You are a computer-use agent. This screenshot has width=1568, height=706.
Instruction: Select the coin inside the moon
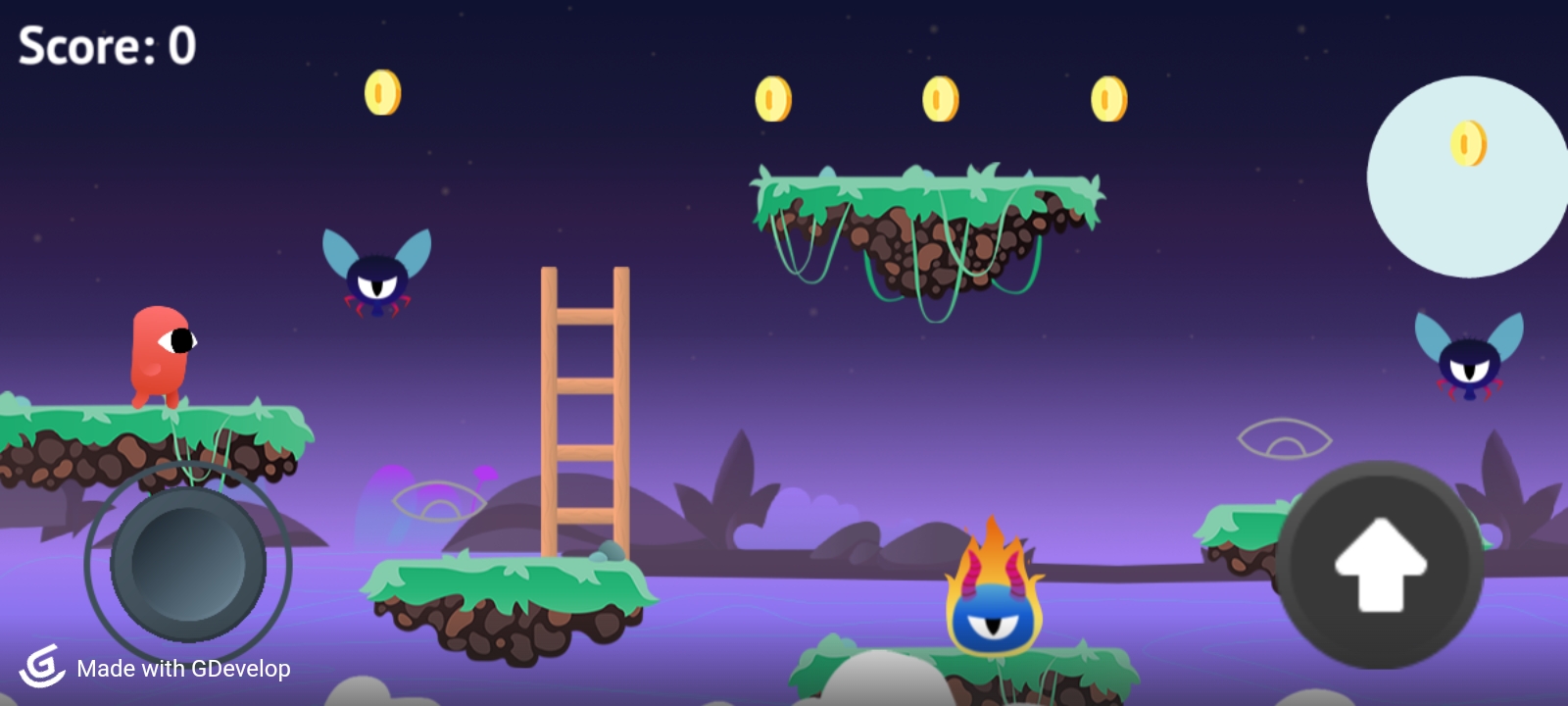tap(1466, 142)
